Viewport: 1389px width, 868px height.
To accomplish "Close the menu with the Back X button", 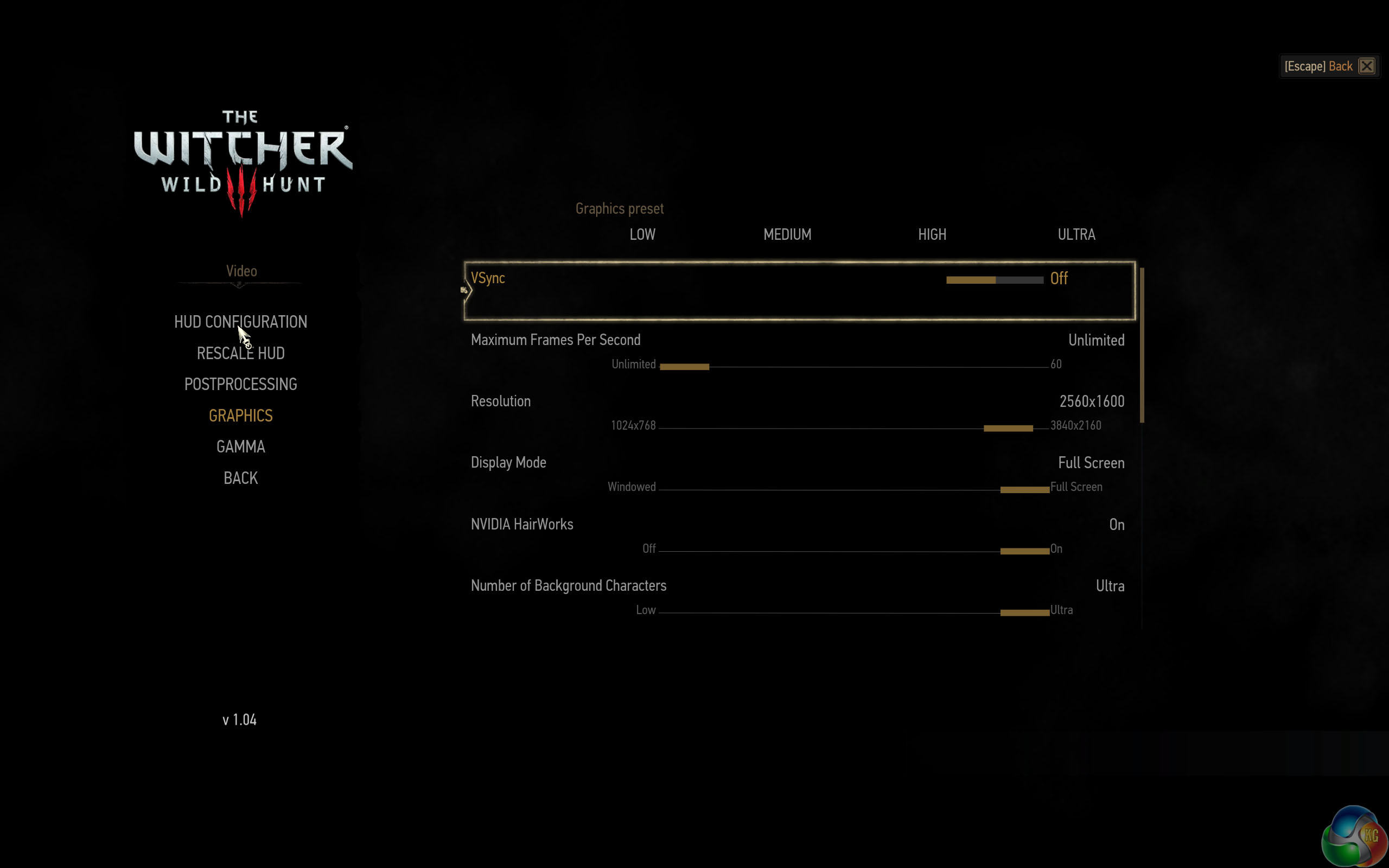I will click(1367, 66).
